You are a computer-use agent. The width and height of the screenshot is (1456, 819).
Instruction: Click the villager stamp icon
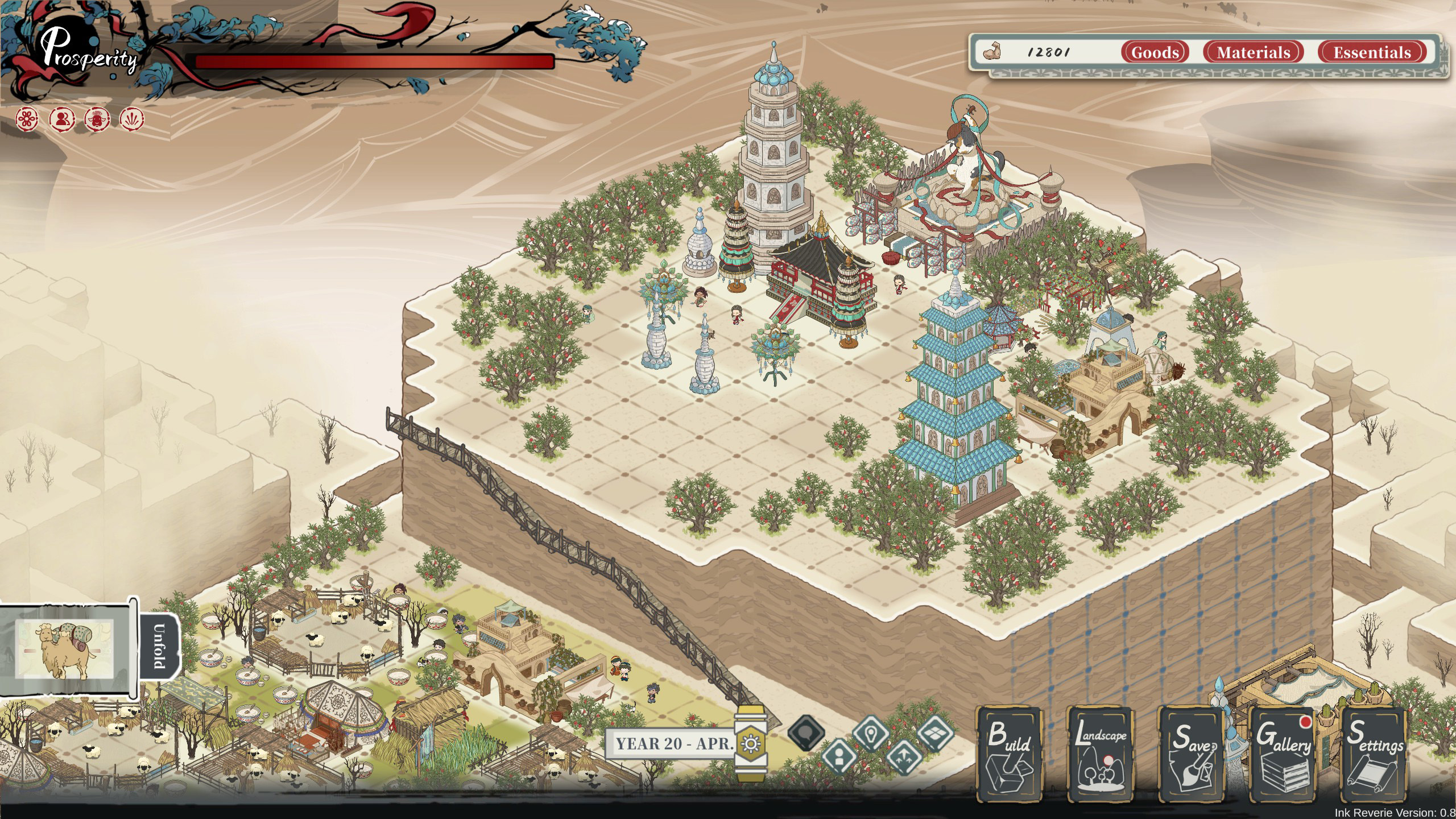pyautogui.click(x=63, y=119)
